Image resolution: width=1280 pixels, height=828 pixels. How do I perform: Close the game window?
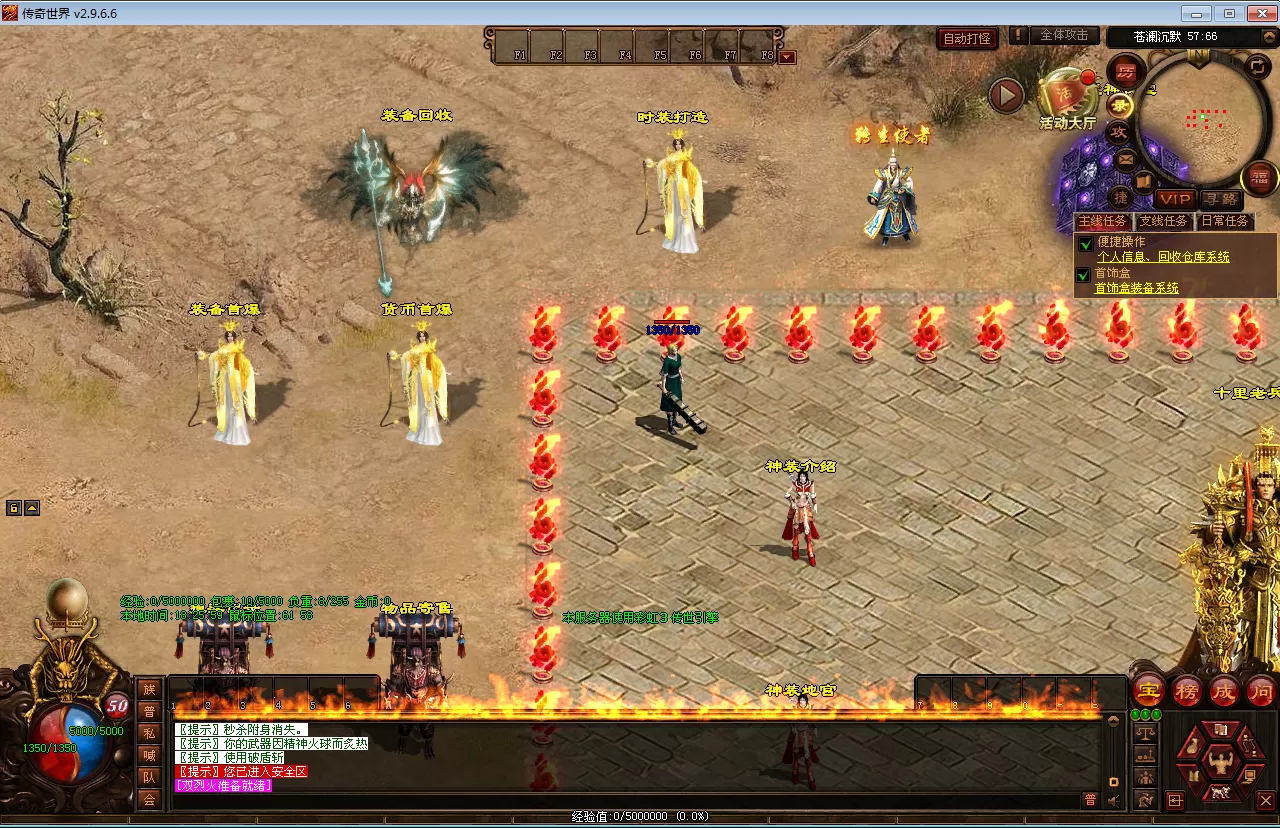tap(1257, 13)
